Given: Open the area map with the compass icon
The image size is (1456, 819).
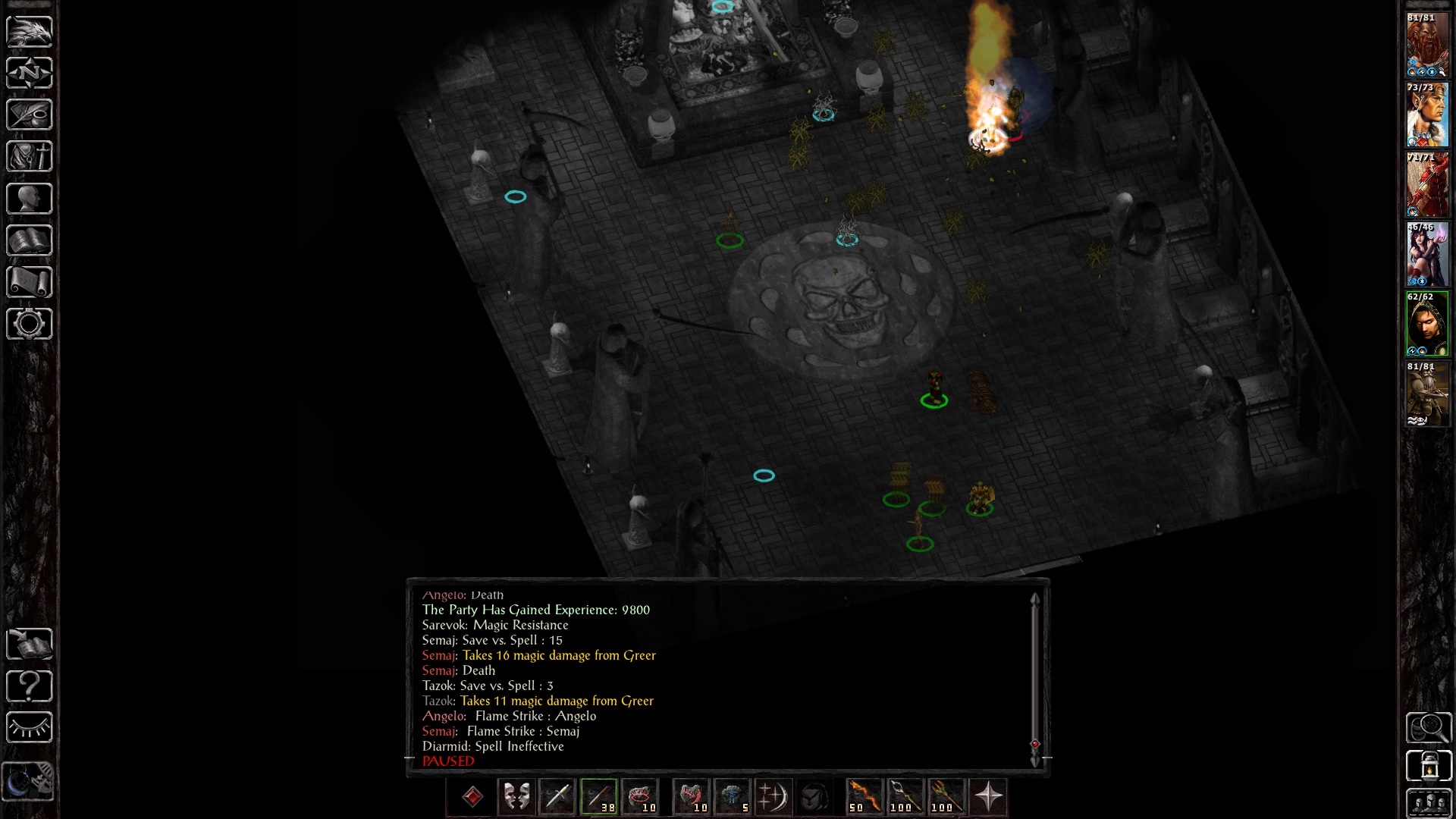Looking at the screenshot, I should click(x=30, y=74).
